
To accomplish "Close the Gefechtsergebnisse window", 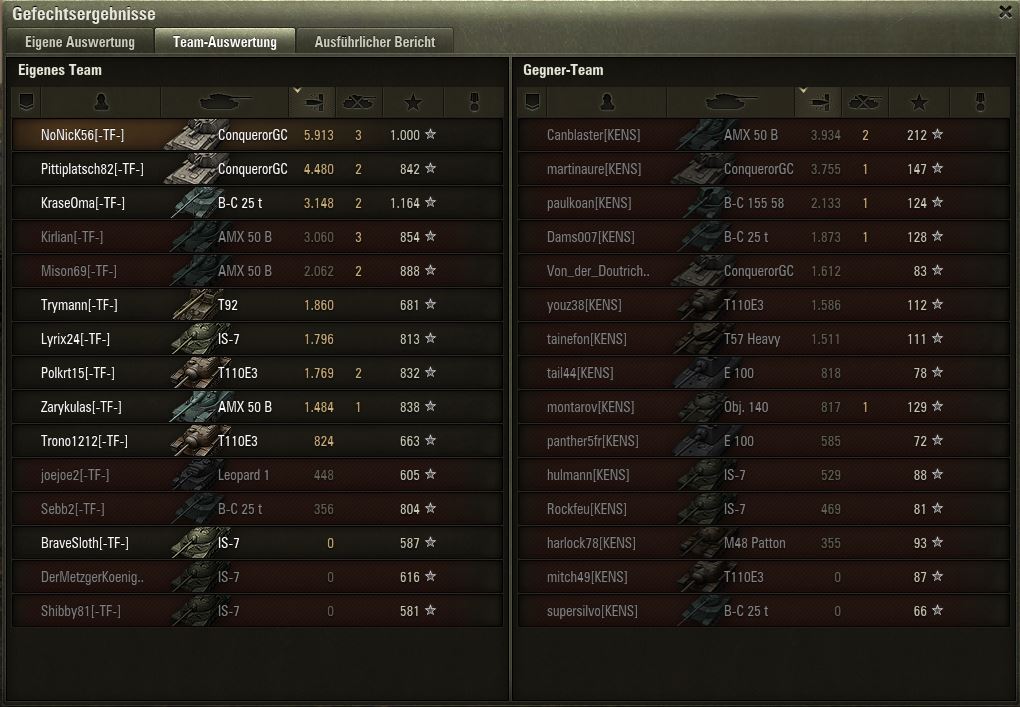I will tap(1005, 12).
